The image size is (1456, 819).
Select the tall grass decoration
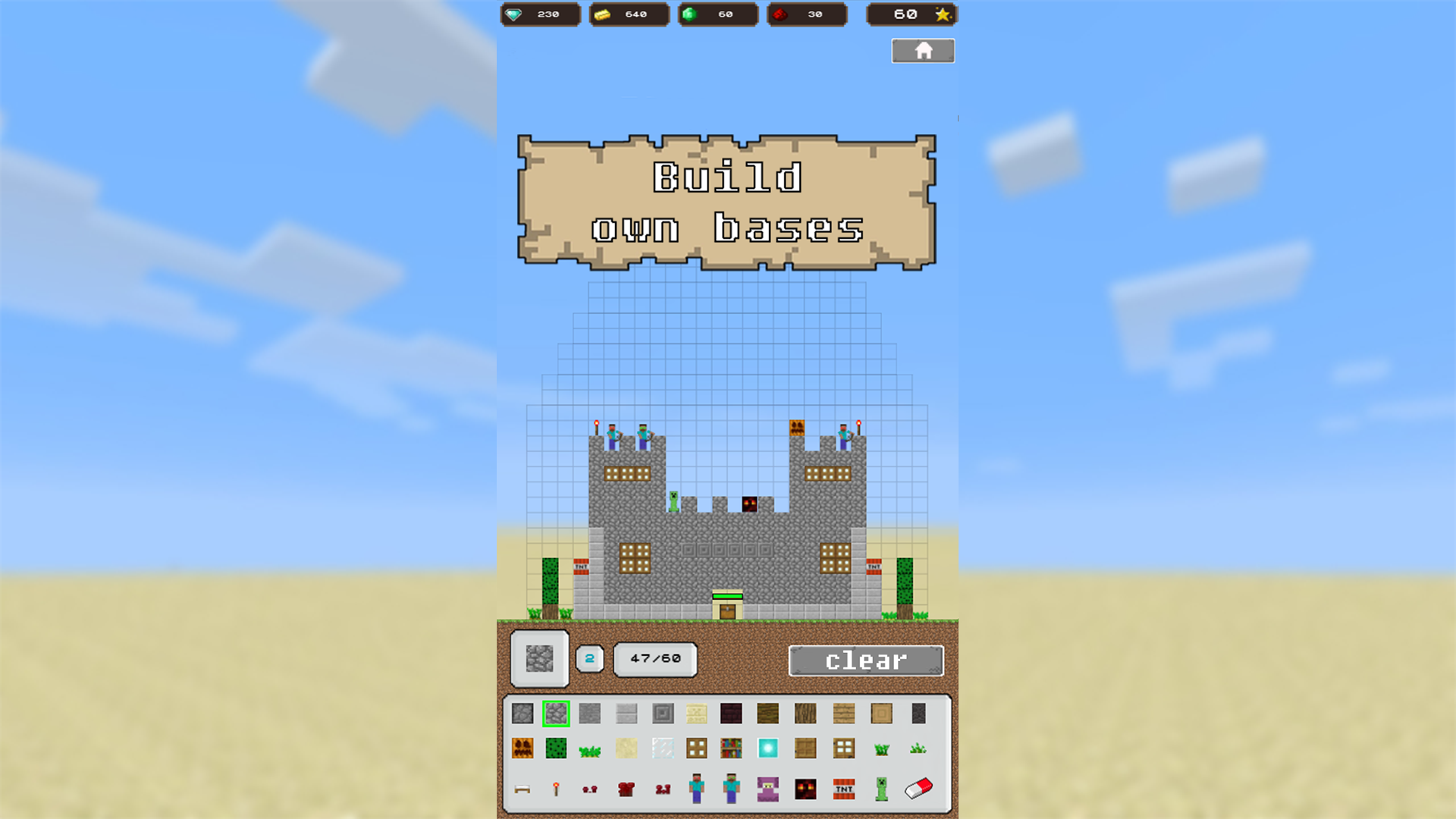click(x=880, y=748)
